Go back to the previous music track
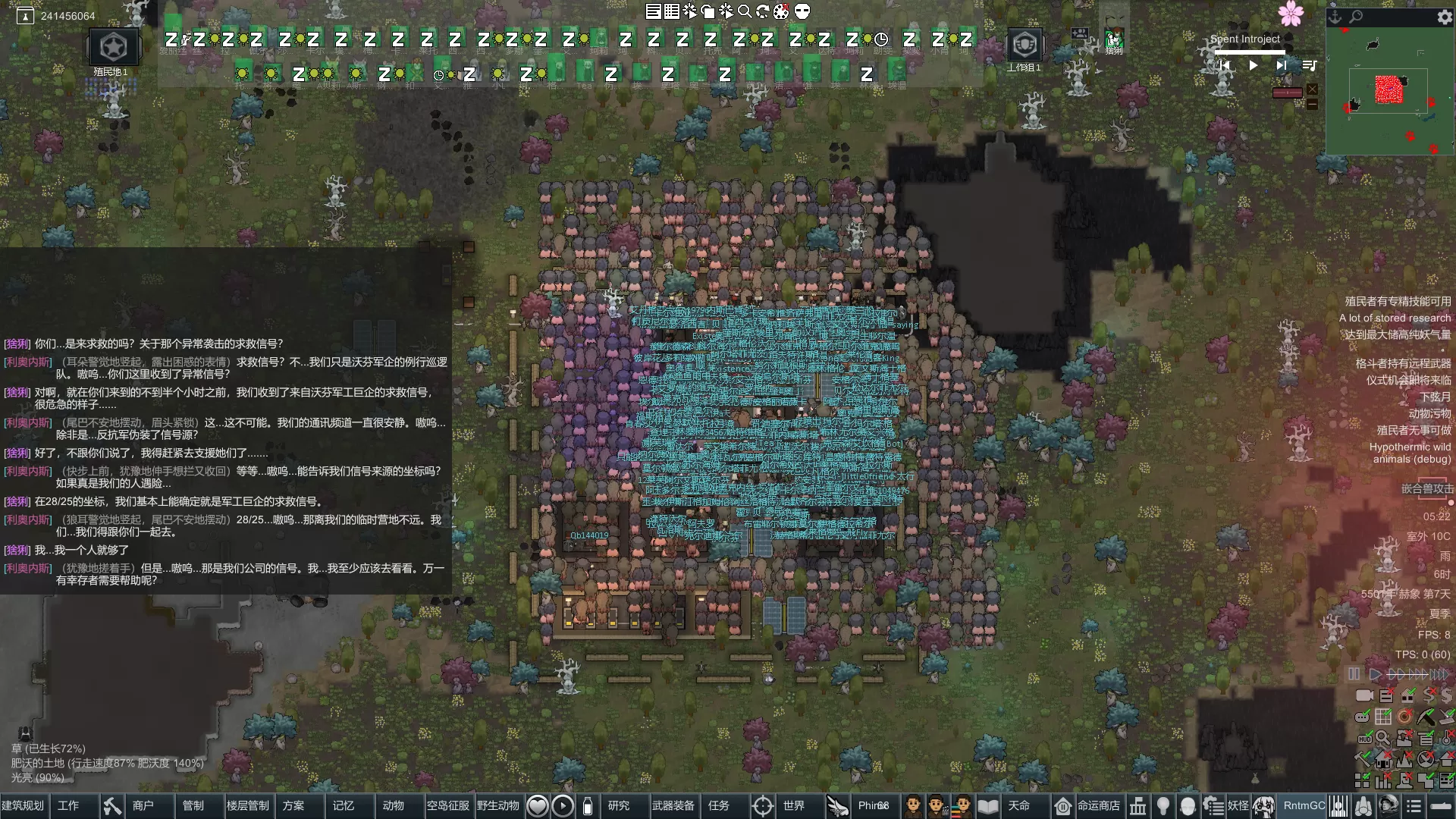Screen dimensions: 1456x819 (1224, 66)
